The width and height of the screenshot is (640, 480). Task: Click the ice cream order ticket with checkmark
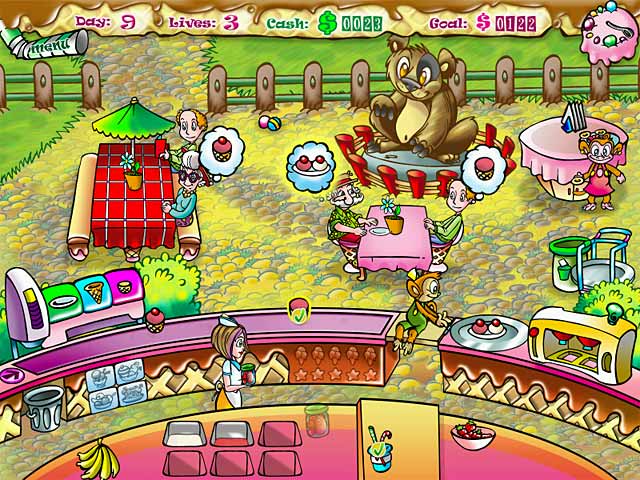pyautogui.click(x=299, y=311)
